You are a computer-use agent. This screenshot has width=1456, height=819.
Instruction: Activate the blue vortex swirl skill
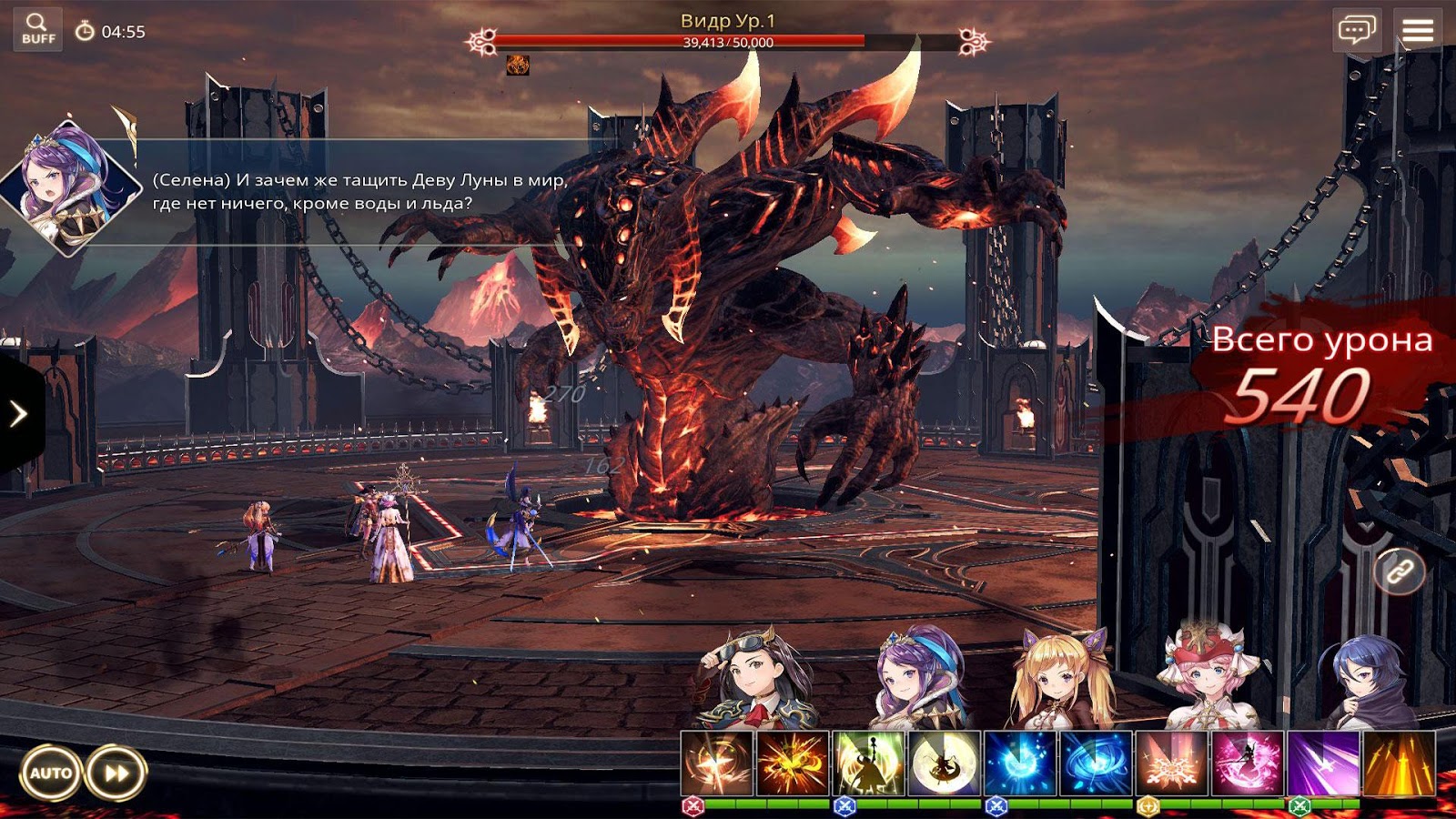(1096, 763)
